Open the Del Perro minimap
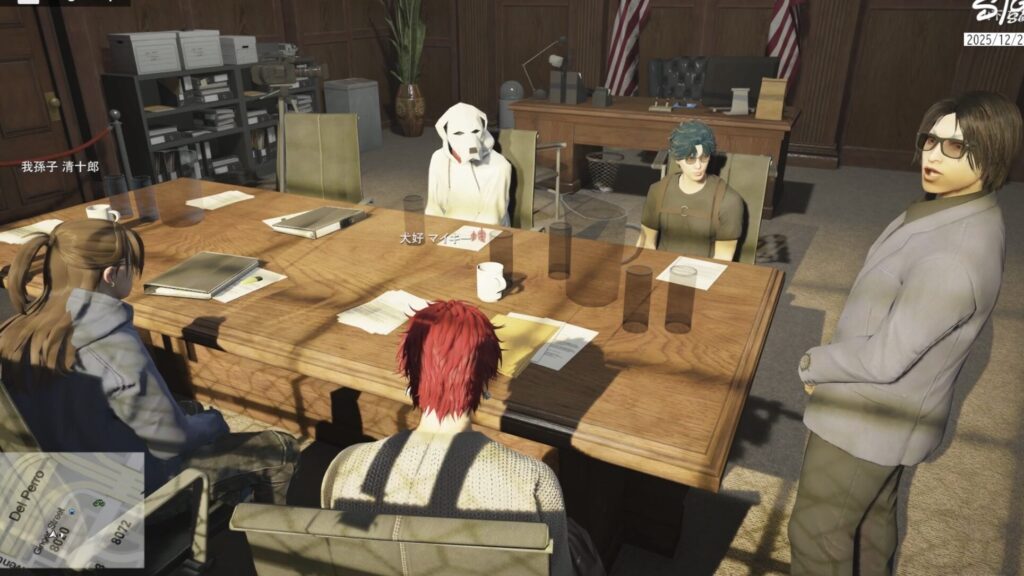 (x=72, y=510)
